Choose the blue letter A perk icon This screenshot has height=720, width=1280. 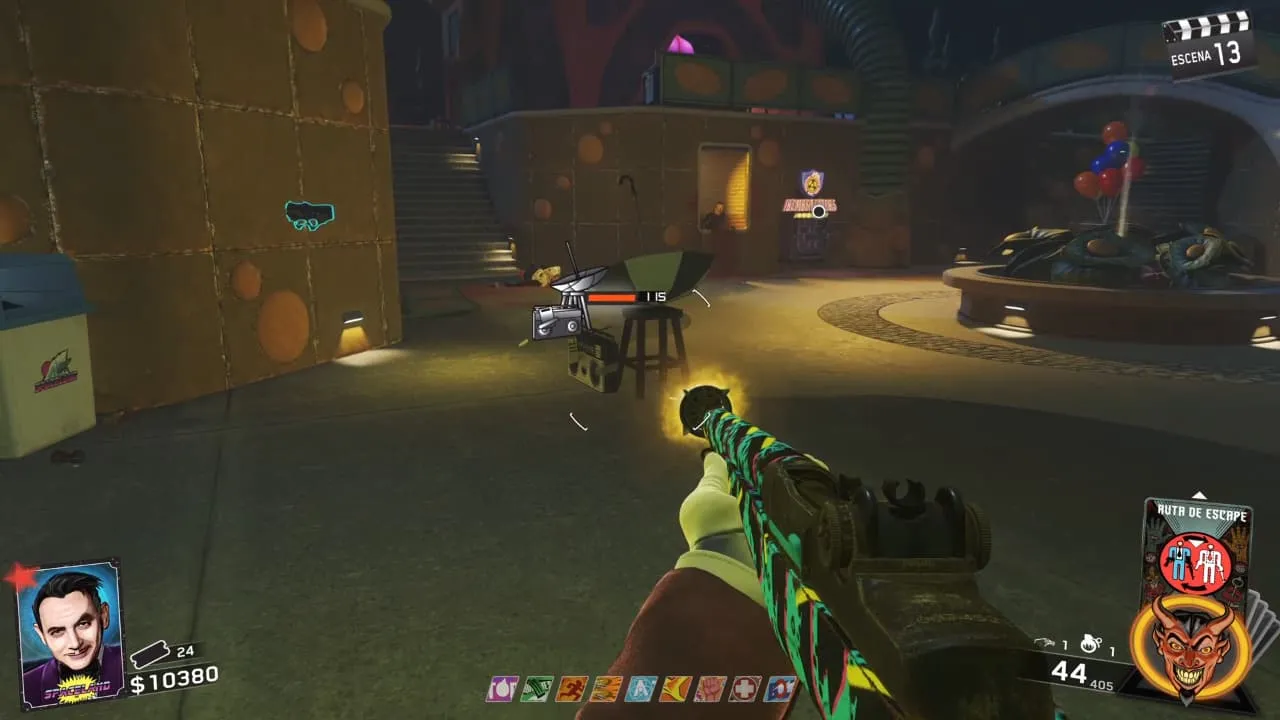[x=641, y=689]
